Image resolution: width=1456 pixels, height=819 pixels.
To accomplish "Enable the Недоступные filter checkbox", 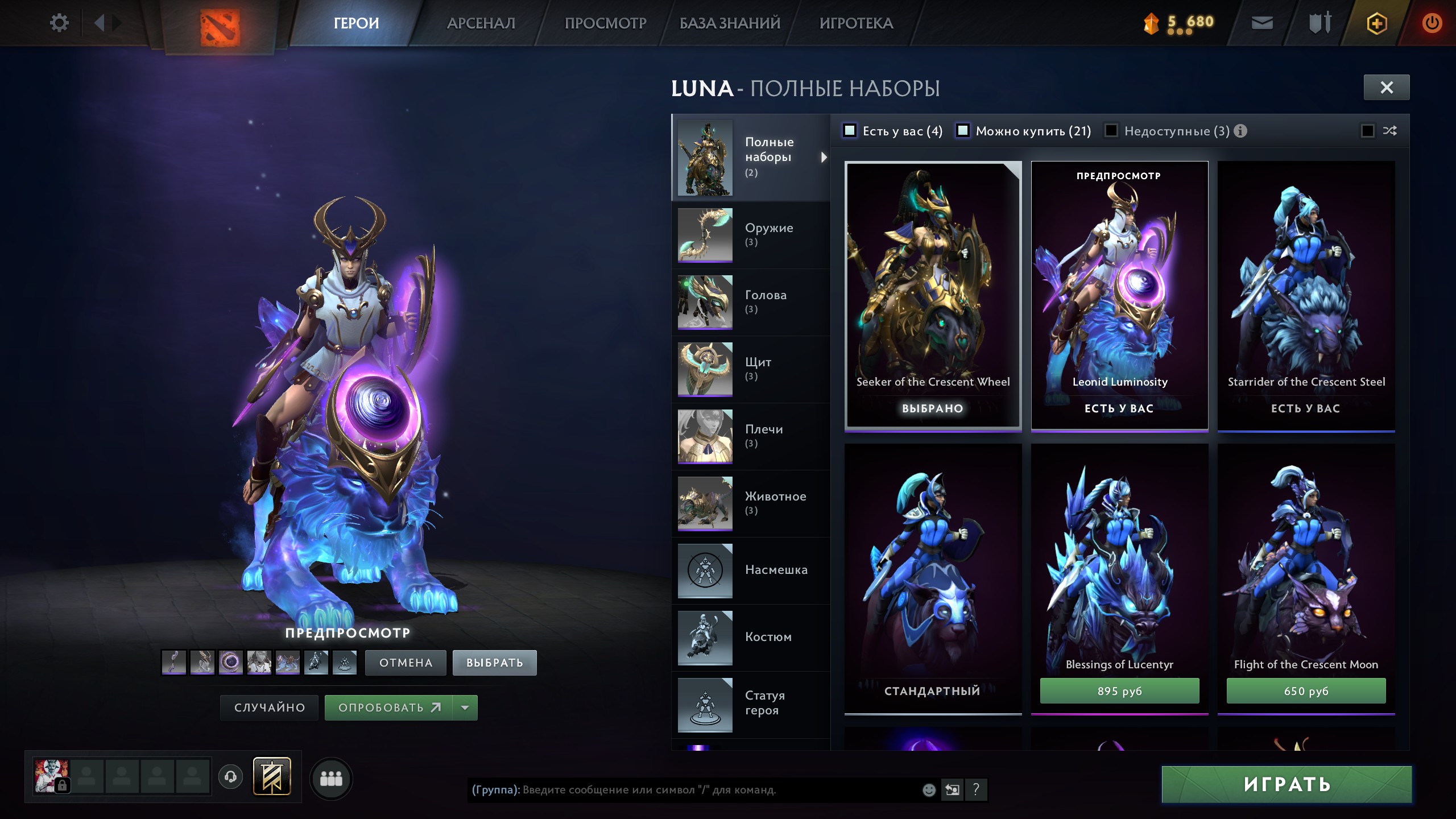I will point(1111,131).
